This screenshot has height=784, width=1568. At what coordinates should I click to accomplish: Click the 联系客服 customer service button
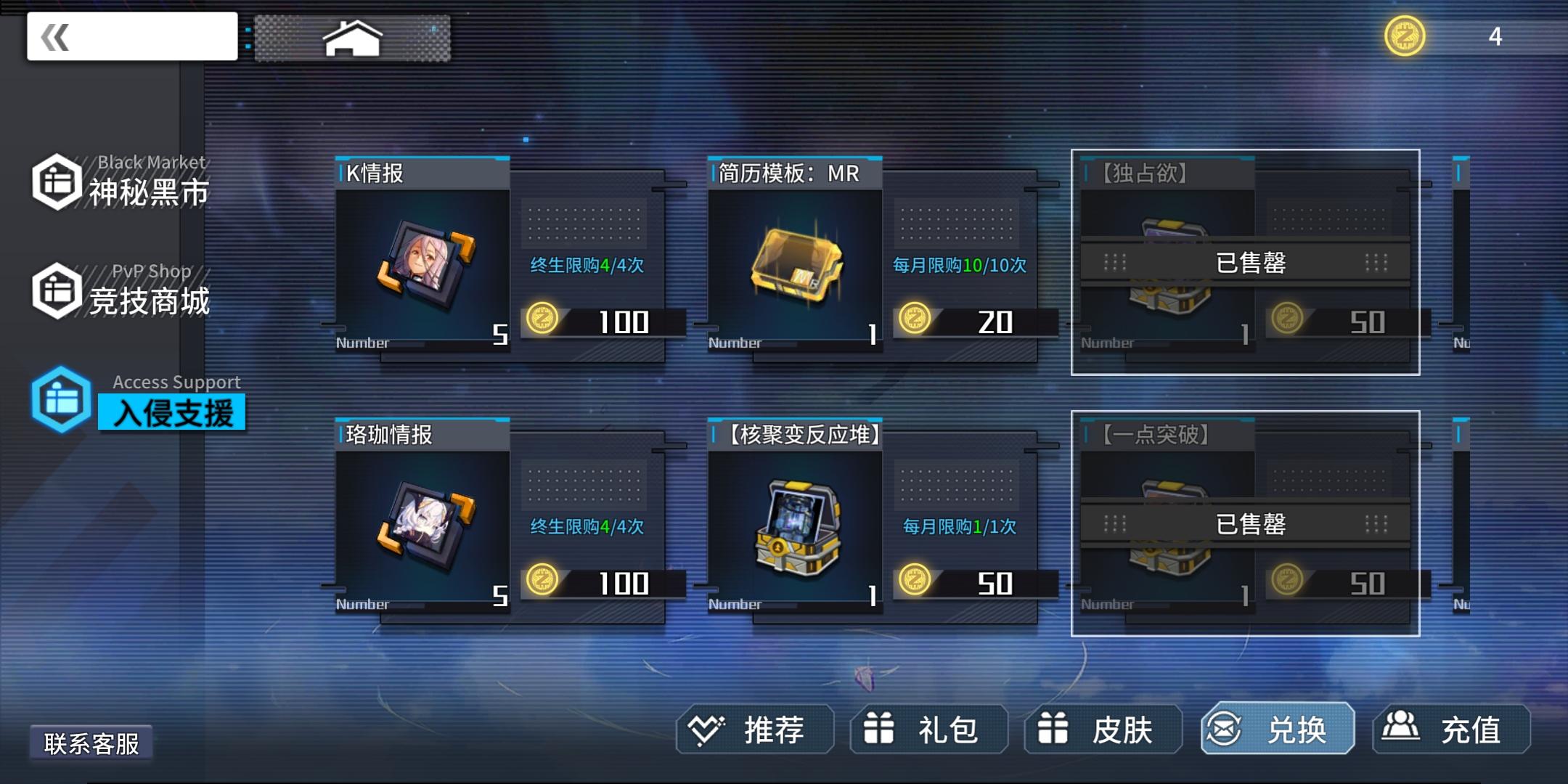[x=93, y=744]
